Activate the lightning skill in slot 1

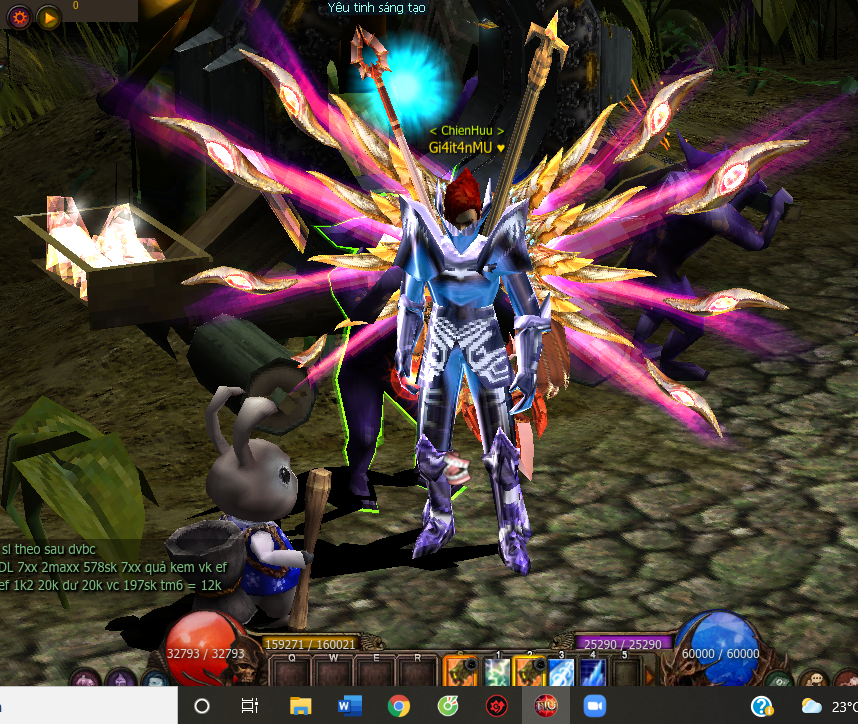click(x=497, y=672)
